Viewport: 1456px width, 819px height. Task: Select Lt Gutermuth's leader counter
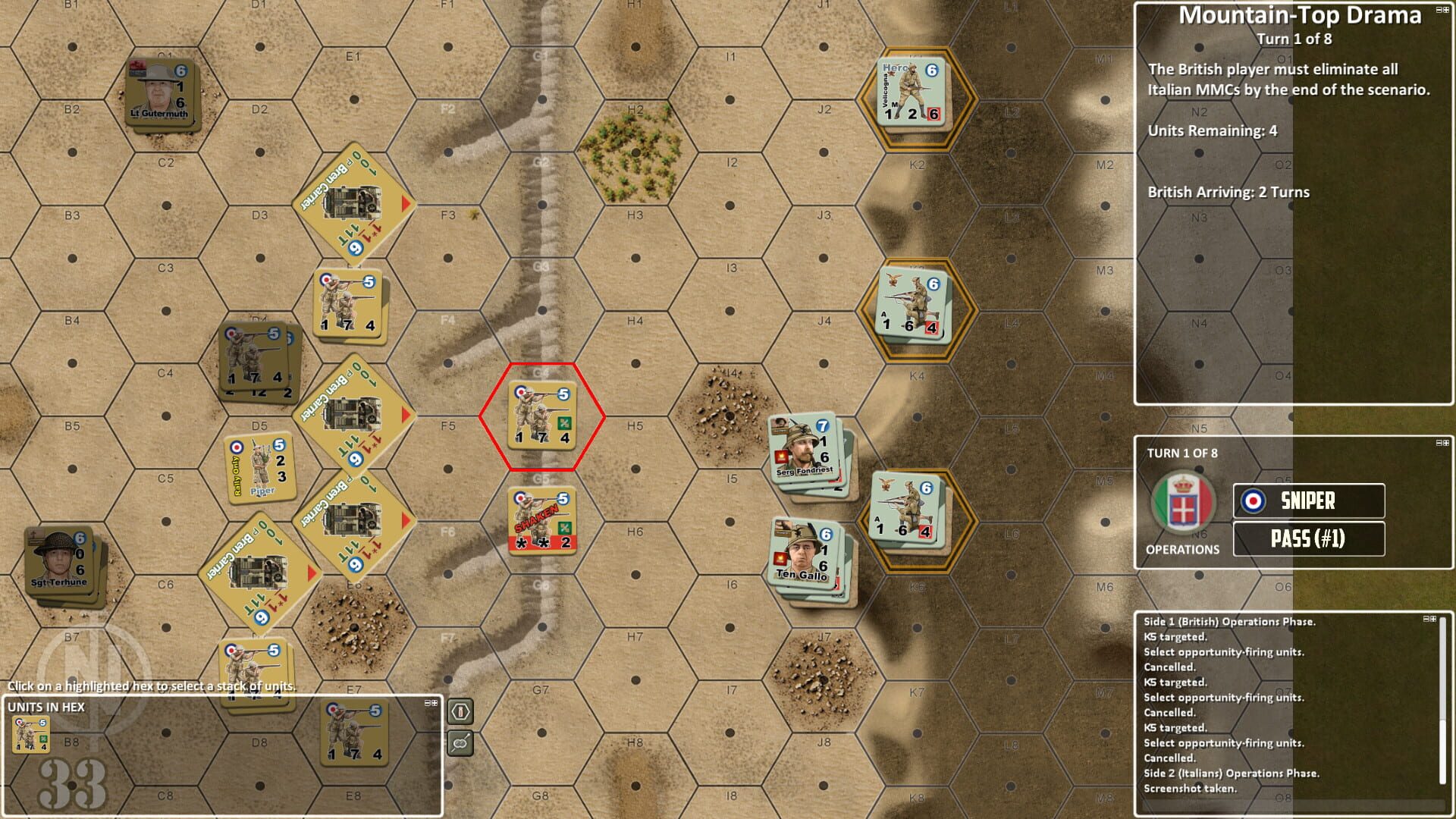pyautogui.click(x=162, y=88)
